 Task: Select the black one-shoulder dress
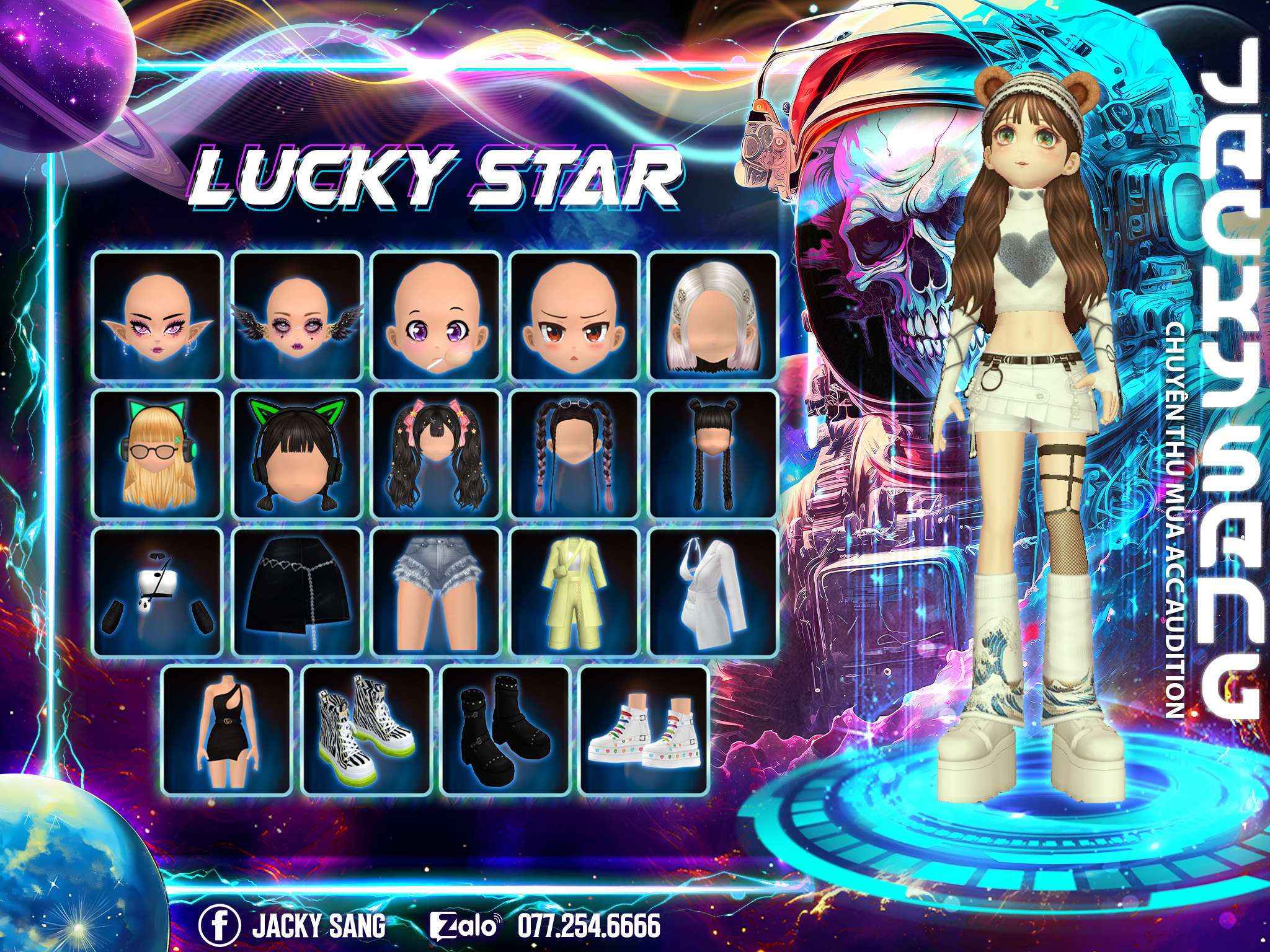(227, 731)
